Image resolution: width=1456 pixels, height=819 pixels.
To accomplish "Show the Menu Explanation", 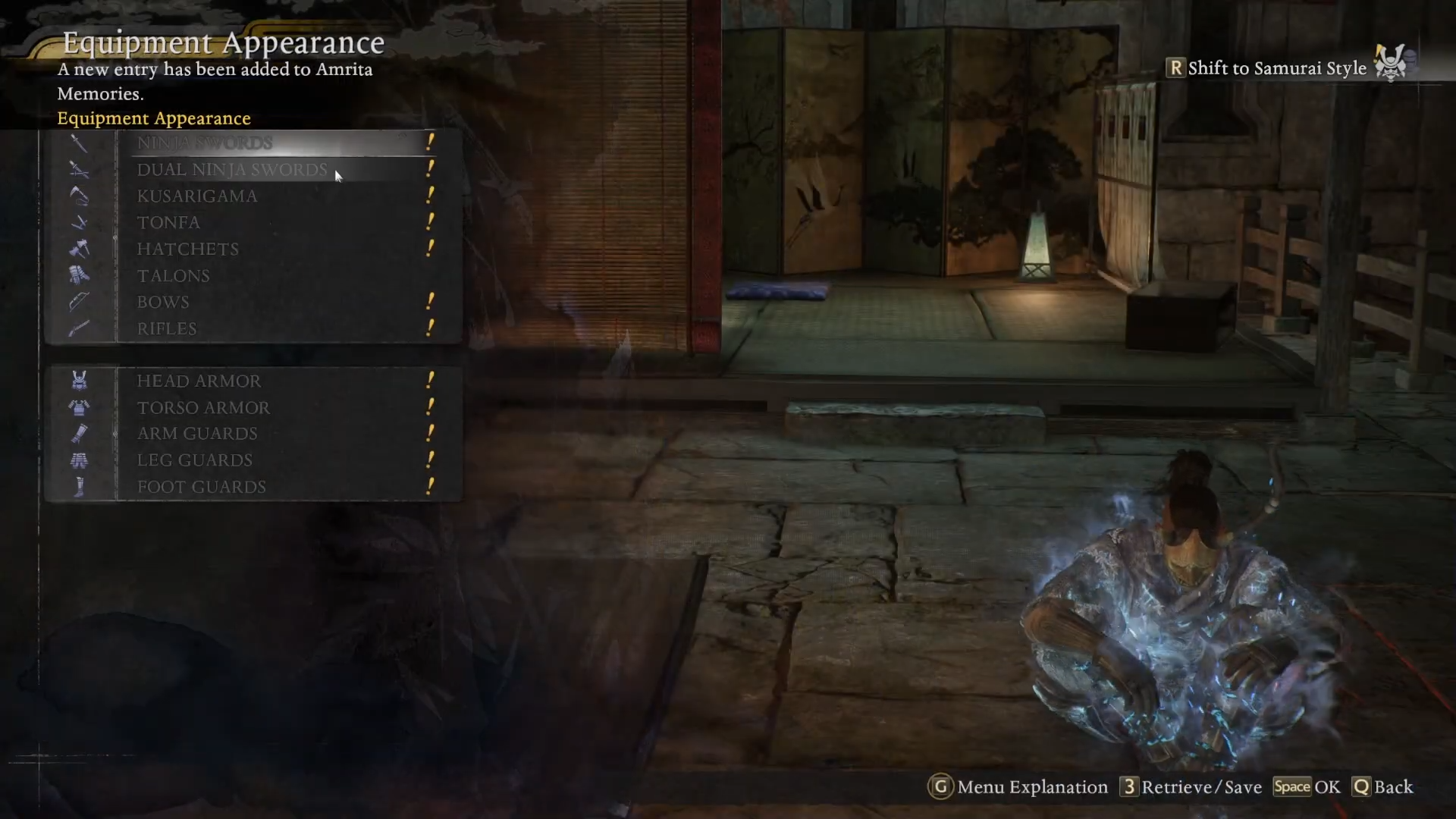I will pyautogui.click(x=1018, y=787).
